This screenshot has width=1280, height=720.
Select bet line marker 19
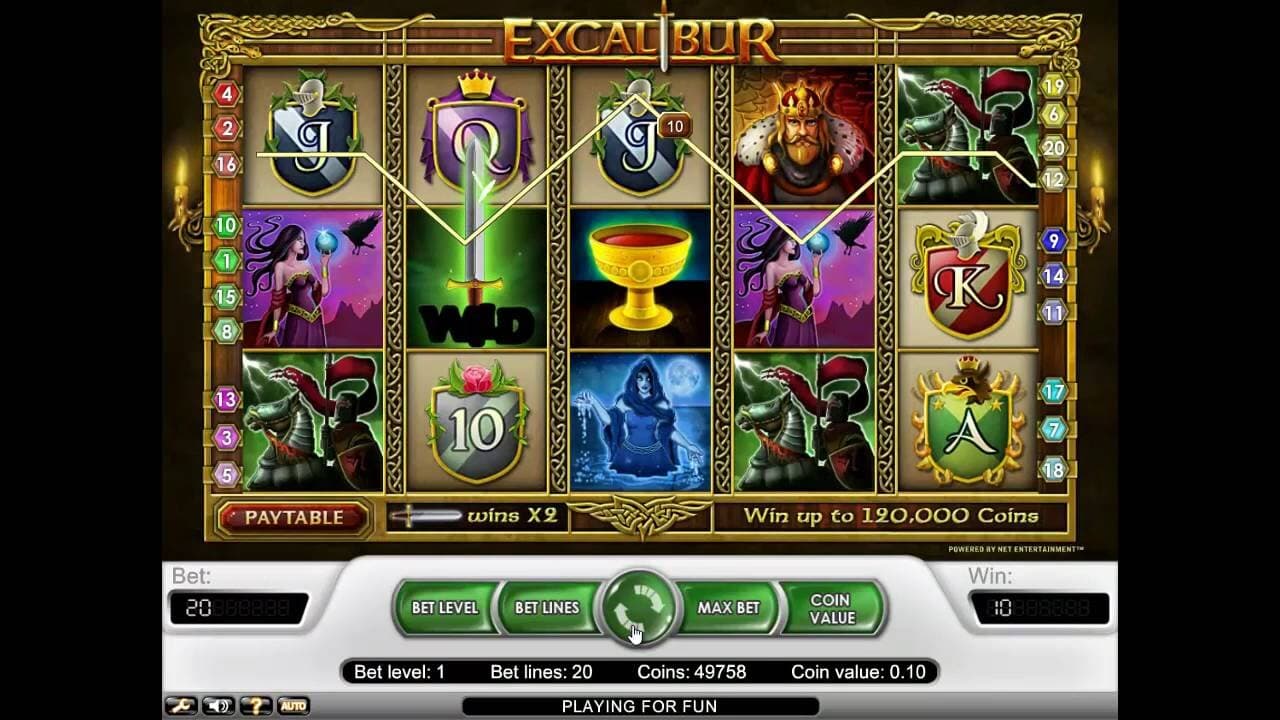pyautogui.click(x=1053, y=86)
